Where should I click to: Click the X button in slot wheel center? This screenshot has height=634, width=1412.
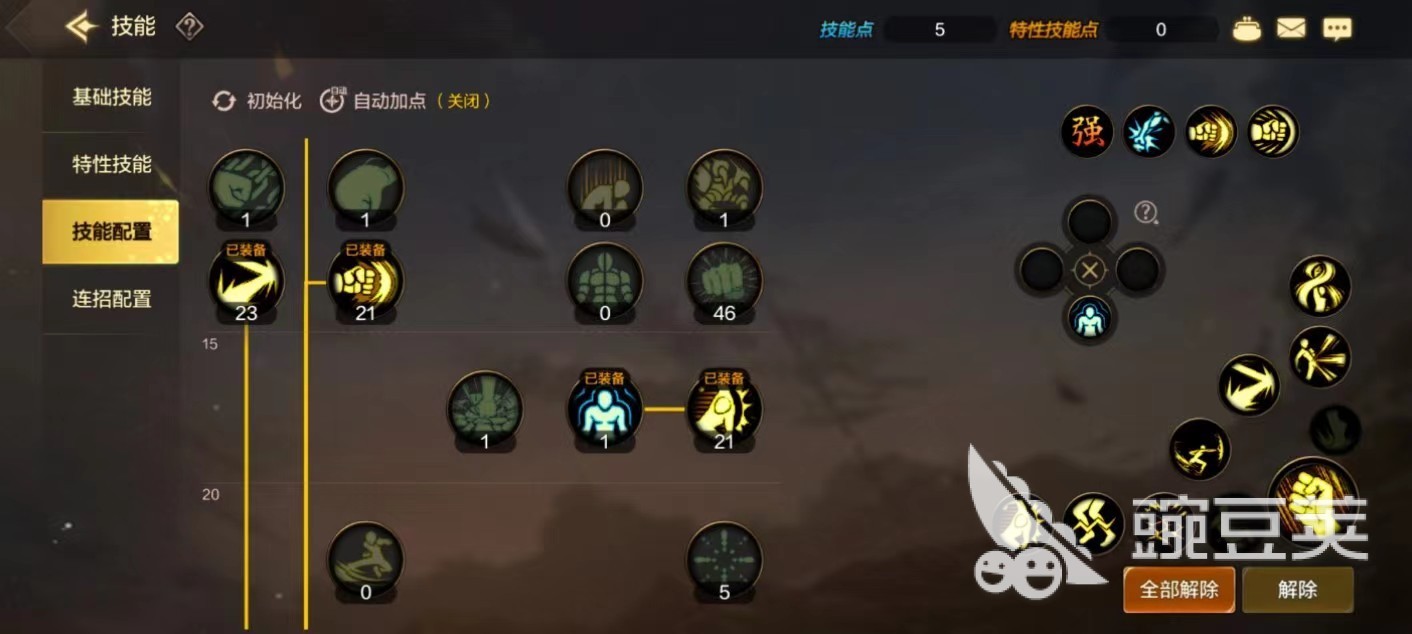point(1090,270)
